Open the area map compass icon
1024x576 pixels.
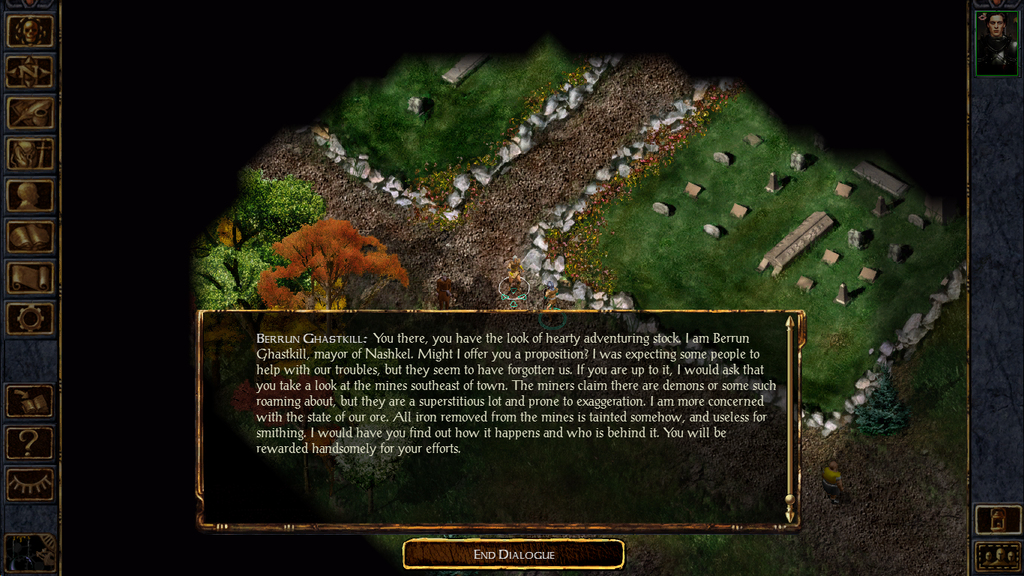[x=30, y=71]
